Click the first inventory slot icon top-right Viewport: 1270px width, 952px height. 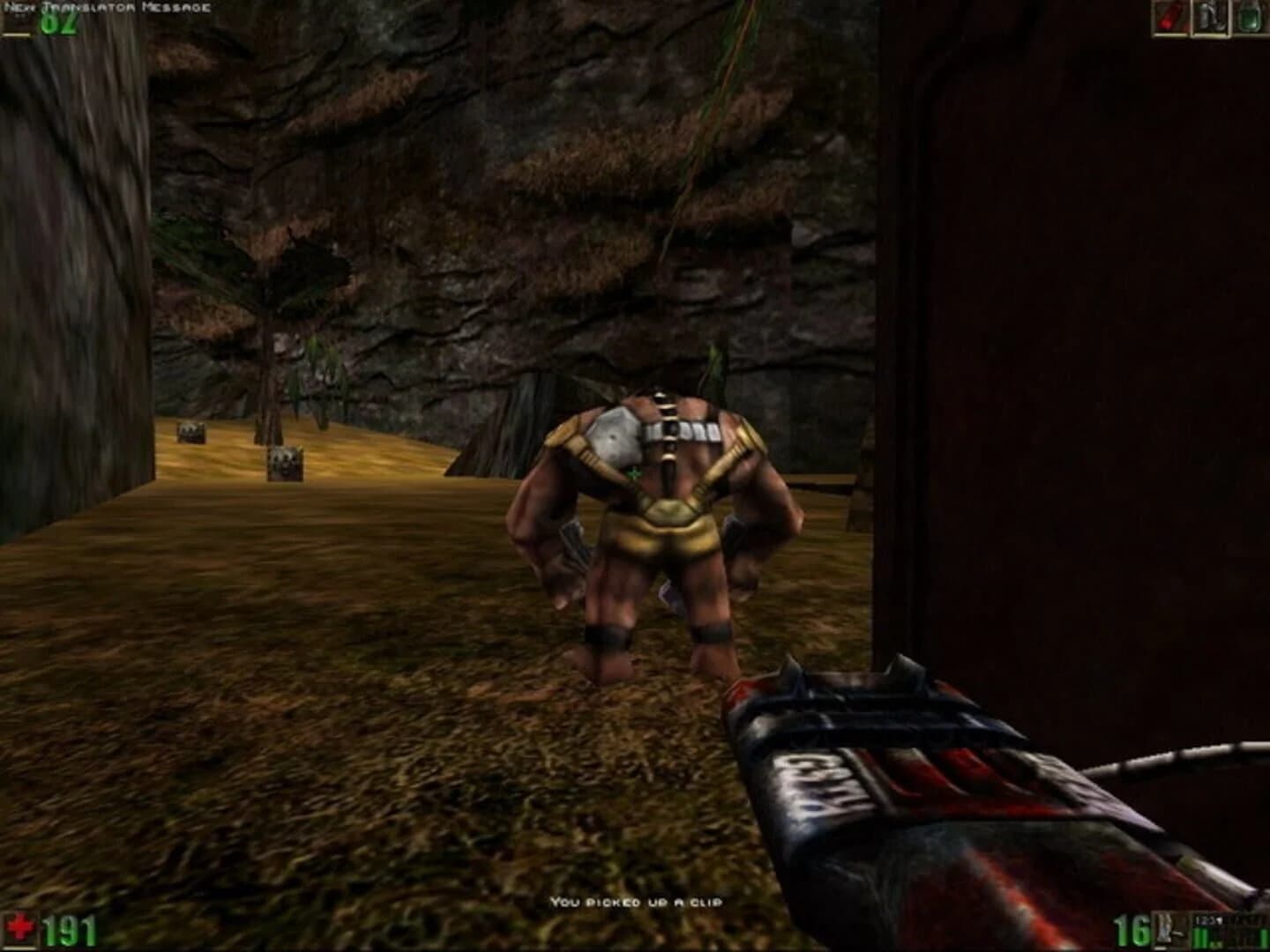1170,19
